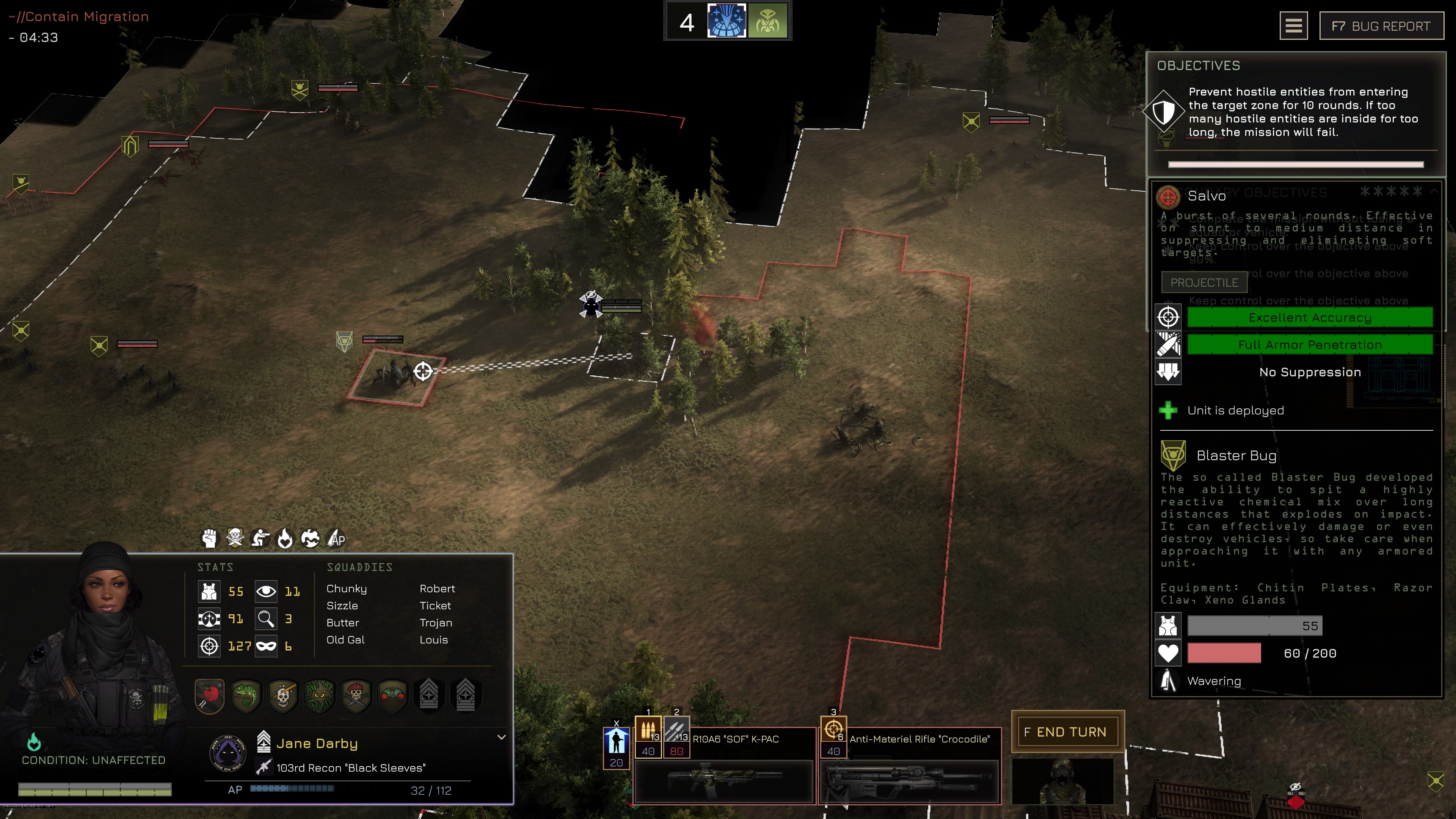Select the jungle eyes perk badge

pos(319,695)
